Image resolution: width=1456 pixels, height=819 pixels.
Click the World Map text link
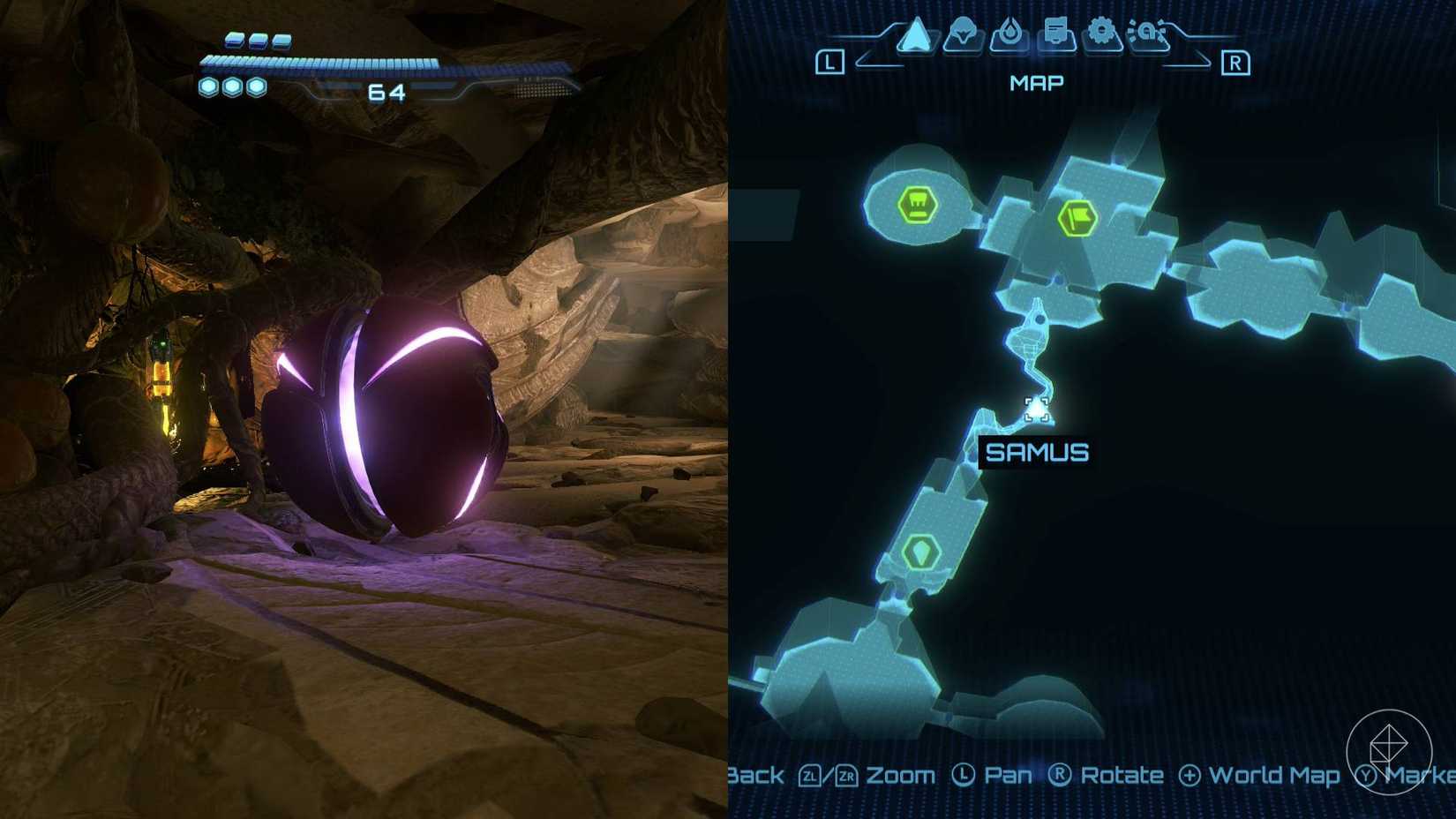coord(1273,775)
